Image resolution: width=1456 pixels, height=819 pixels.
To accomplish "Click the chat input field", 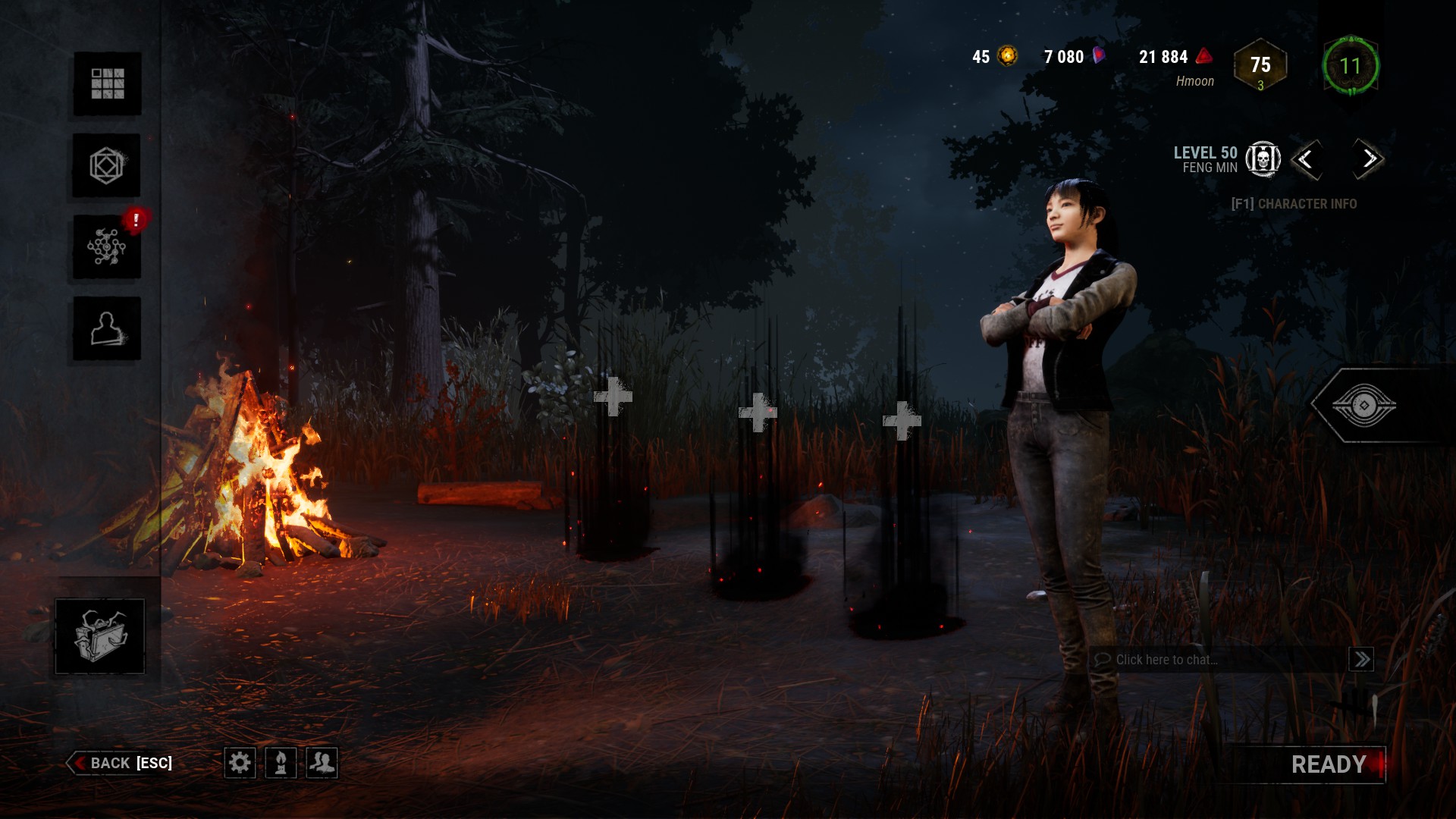I will [1217, 660].
